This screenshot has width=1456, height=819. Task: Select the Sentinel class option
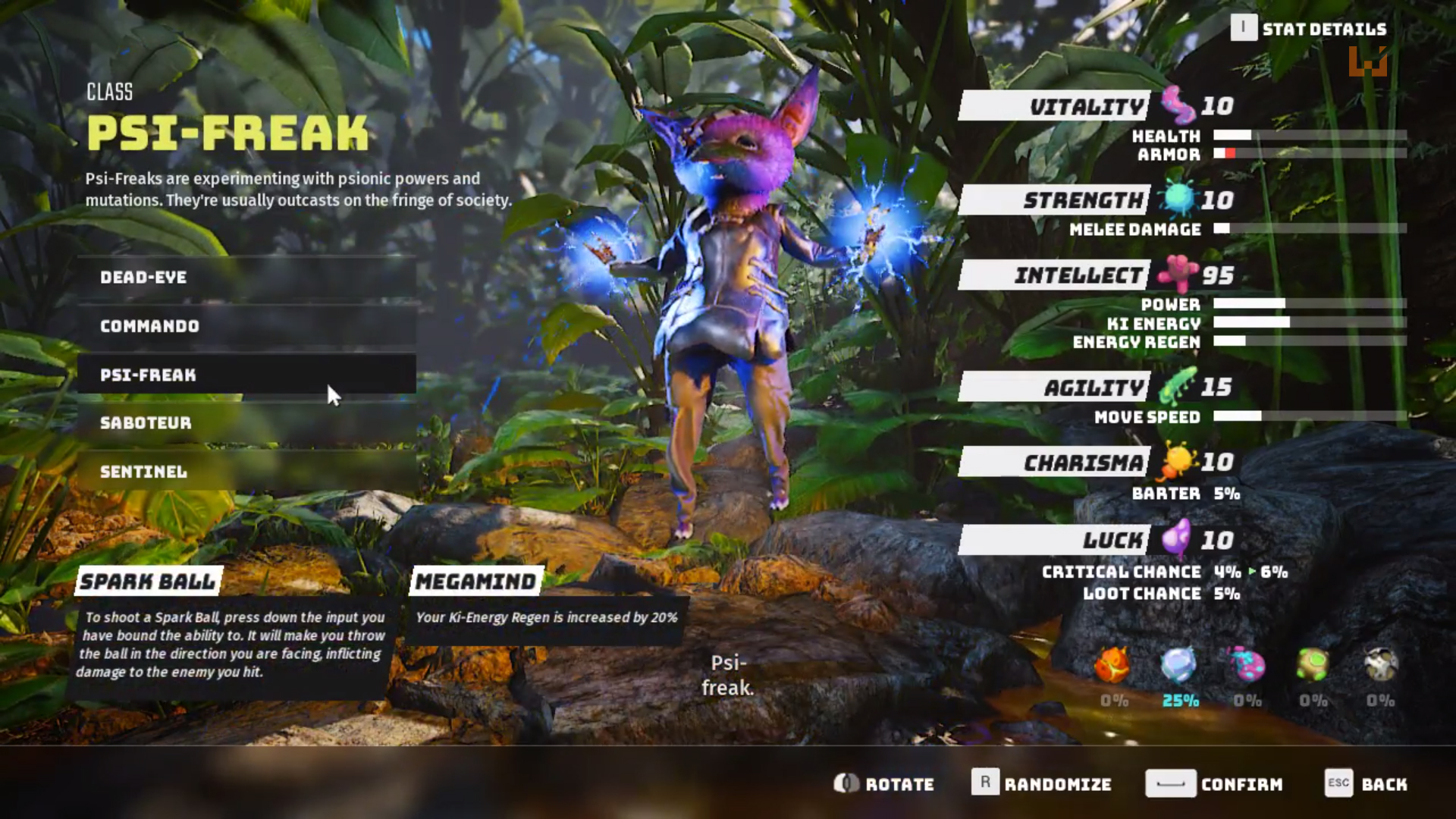246,472
